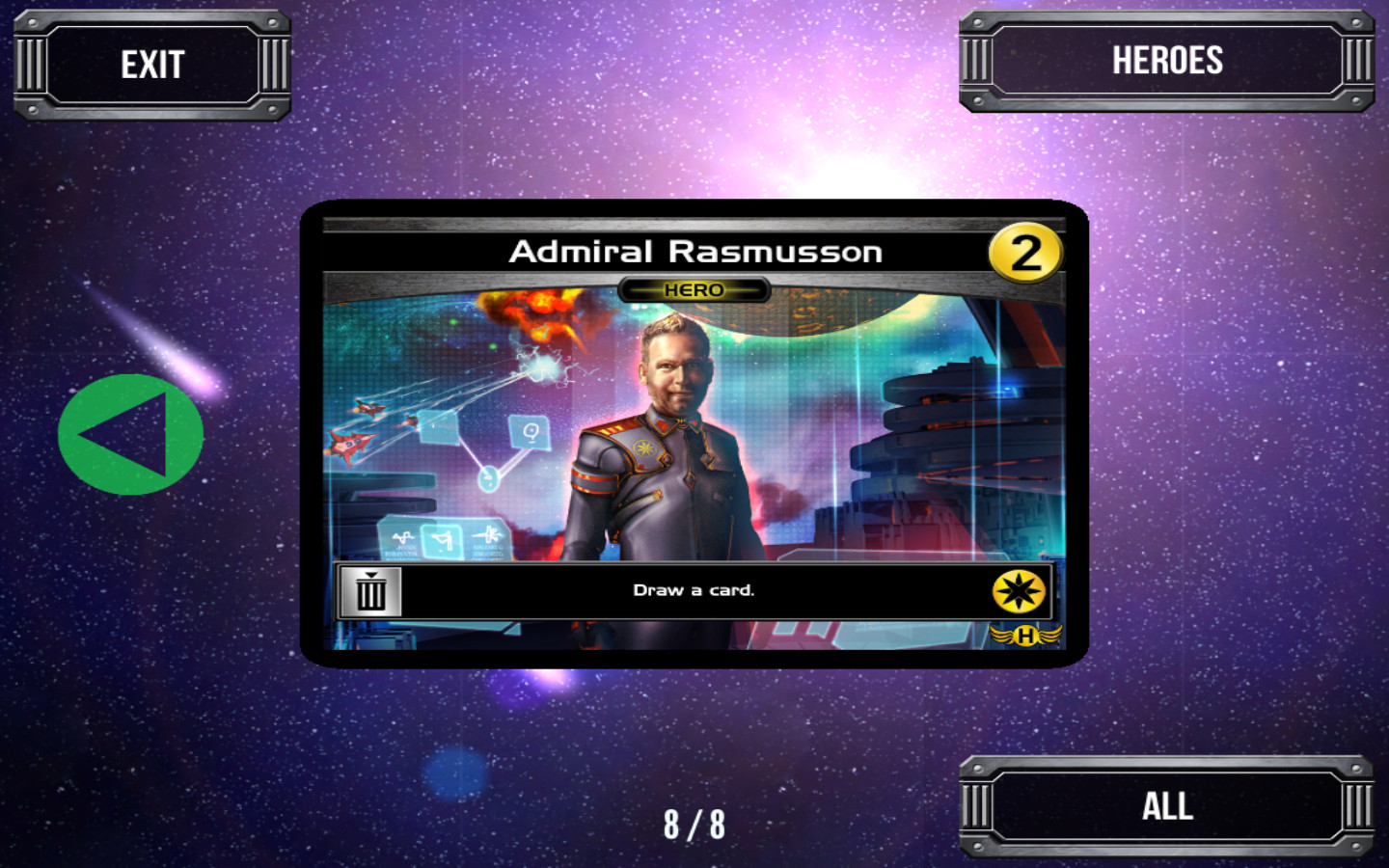Click the small arrow above the trash icon
1389x868 pixels.
pyautogui.click(x=370, y=575)
